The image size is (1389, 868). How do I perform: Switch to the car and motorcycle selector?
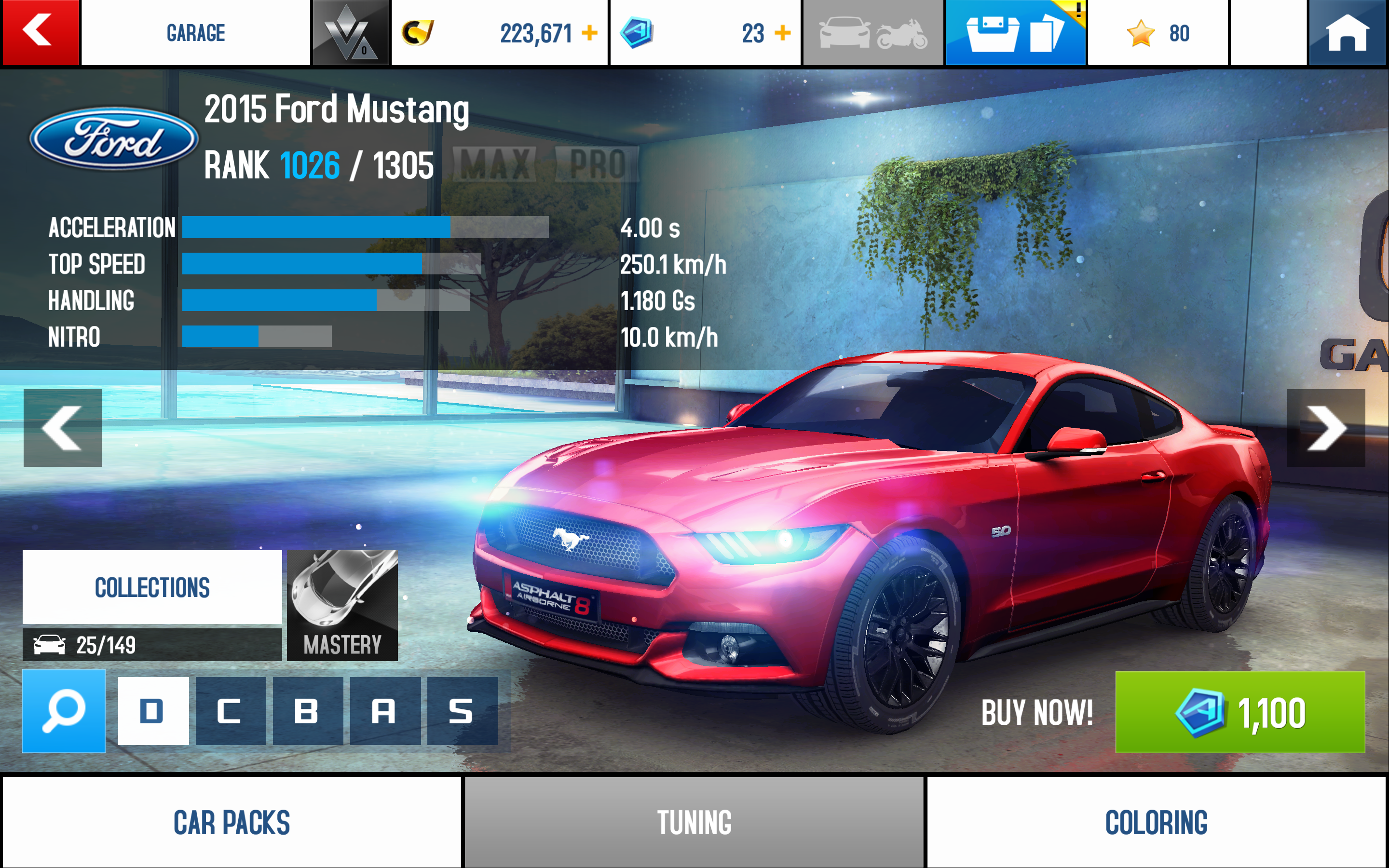tap(872, 33)
